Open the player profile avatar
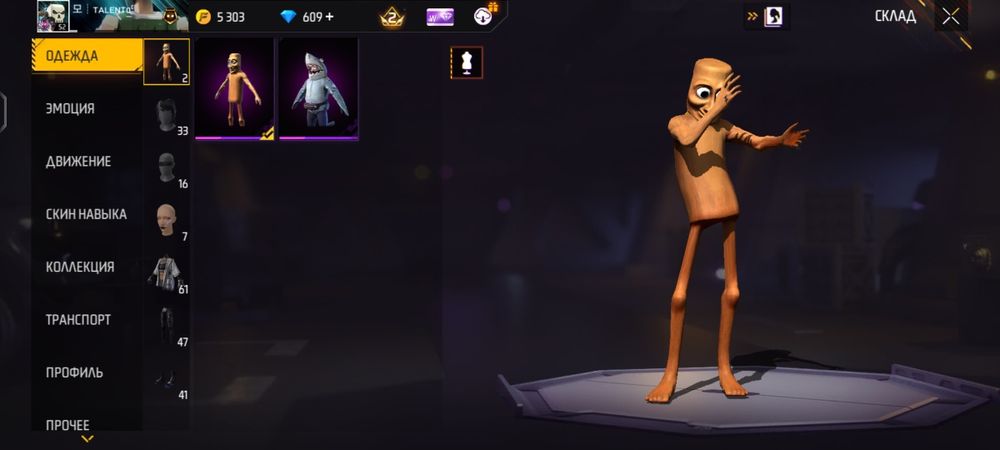Screen dimensions: 1000x450 (x=51, y=16)
